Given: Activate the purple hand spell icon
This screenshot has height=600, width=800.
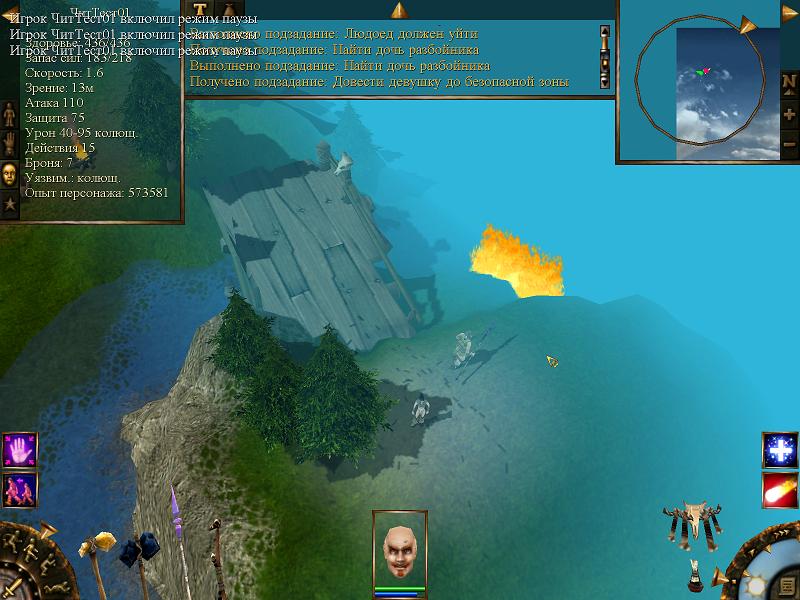Looking at the screenshot, I should pyautogui.click(x=19, y=450).
